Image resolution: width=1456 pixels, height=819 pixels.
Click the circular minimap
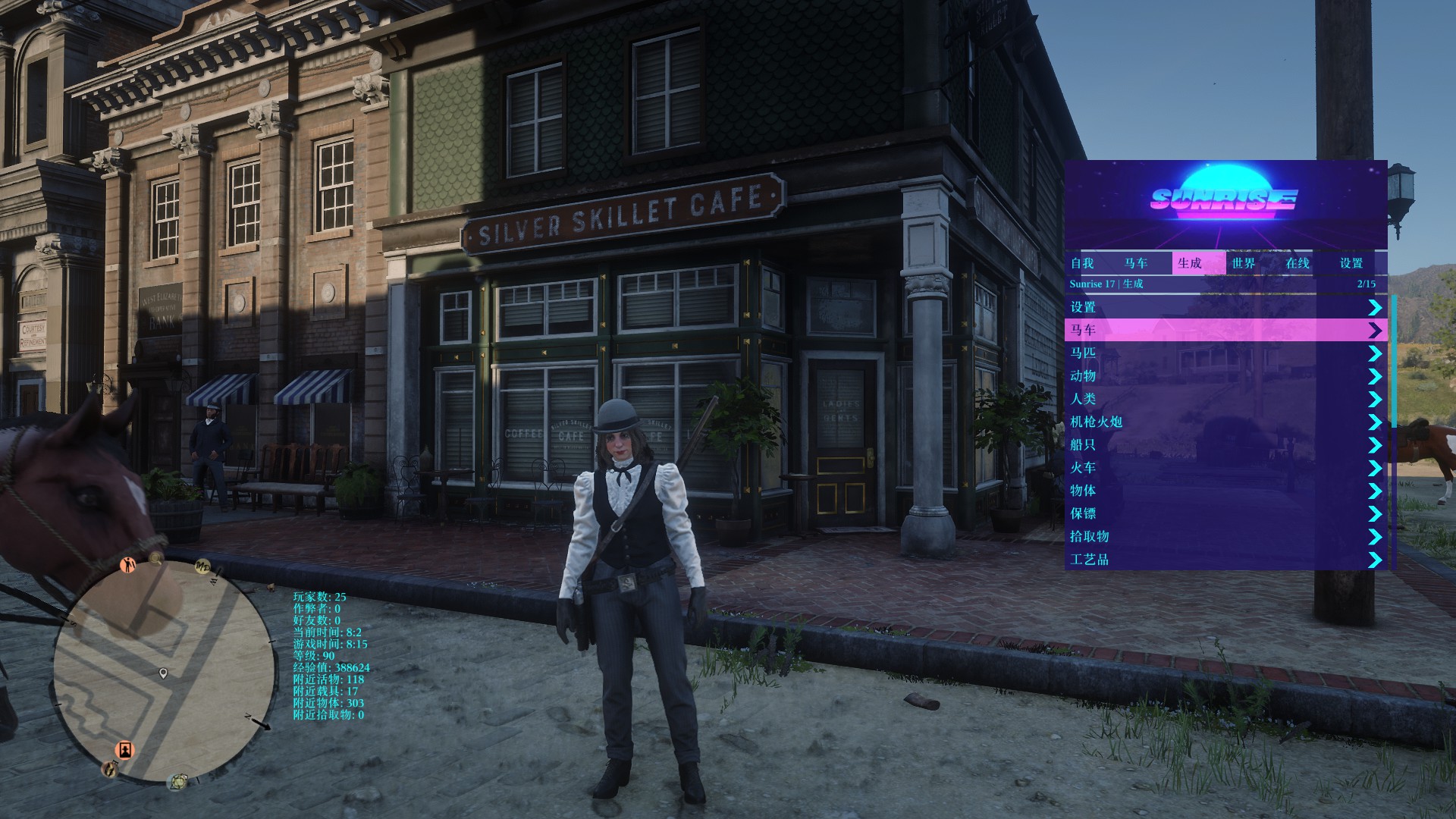[x=164, y=672]
